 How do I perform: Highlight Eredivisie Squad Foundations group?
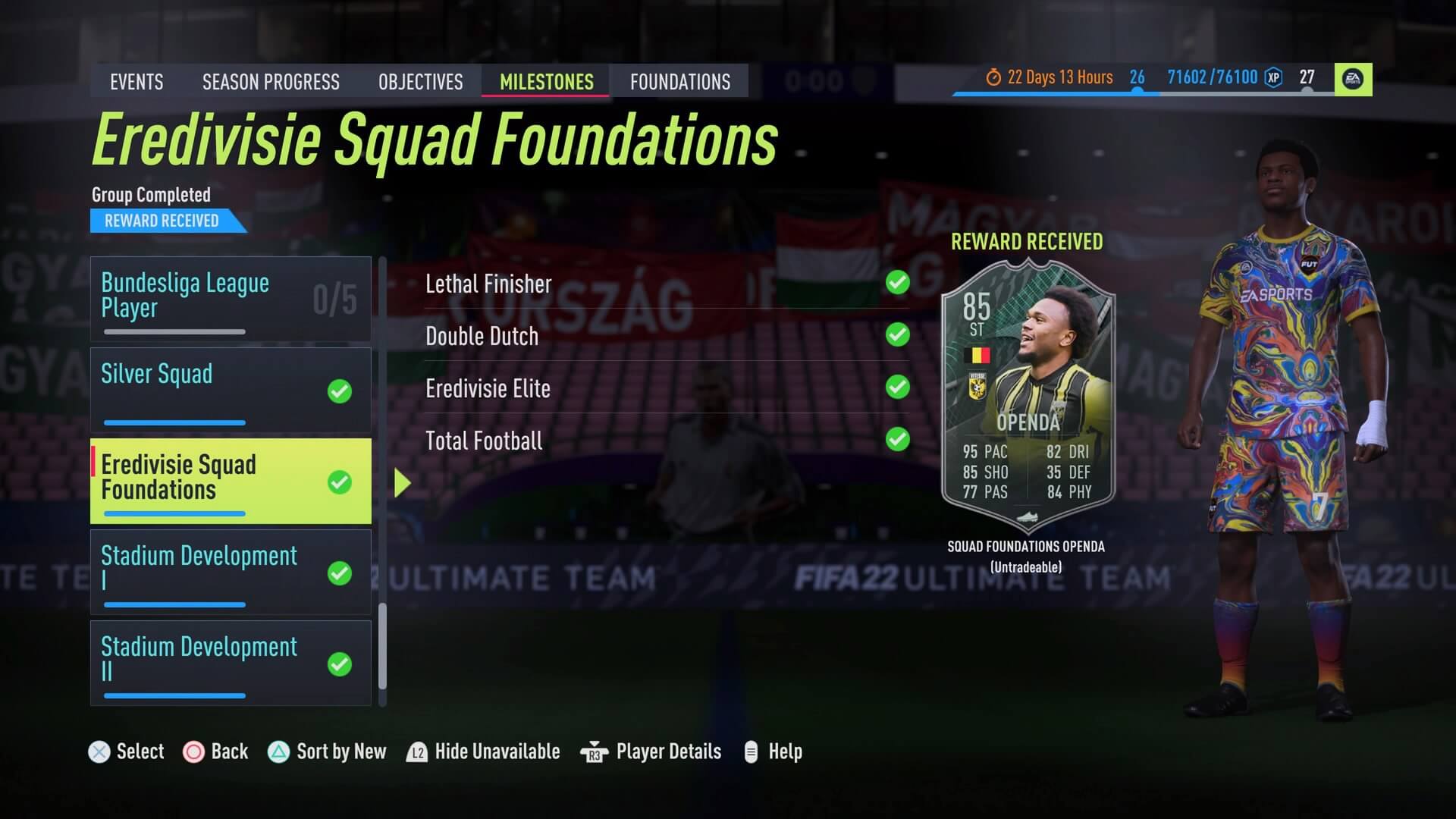coord(231,481)
